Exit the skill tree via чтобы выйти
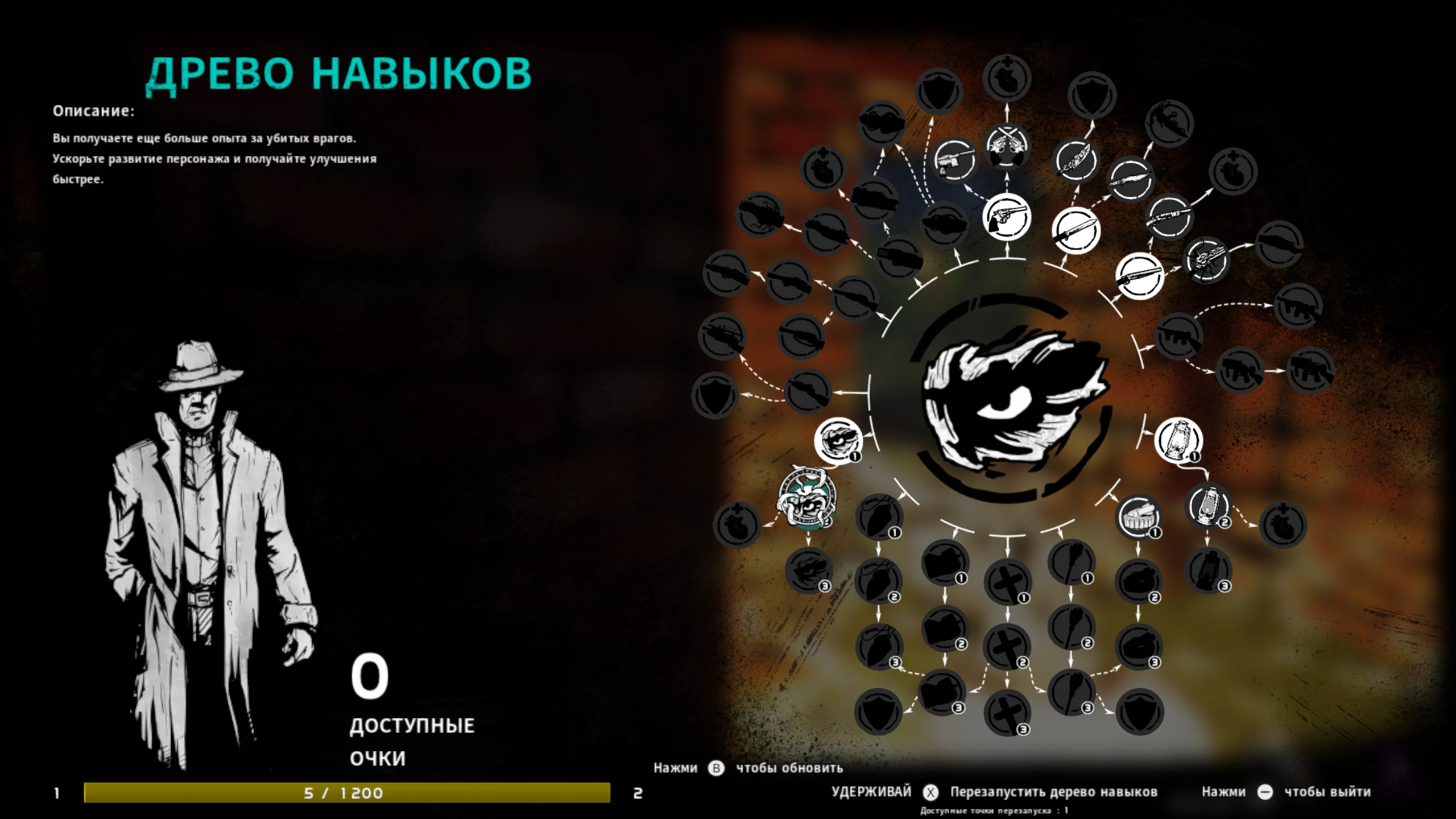This screenshot has width=1456, height=819. 1327,792
